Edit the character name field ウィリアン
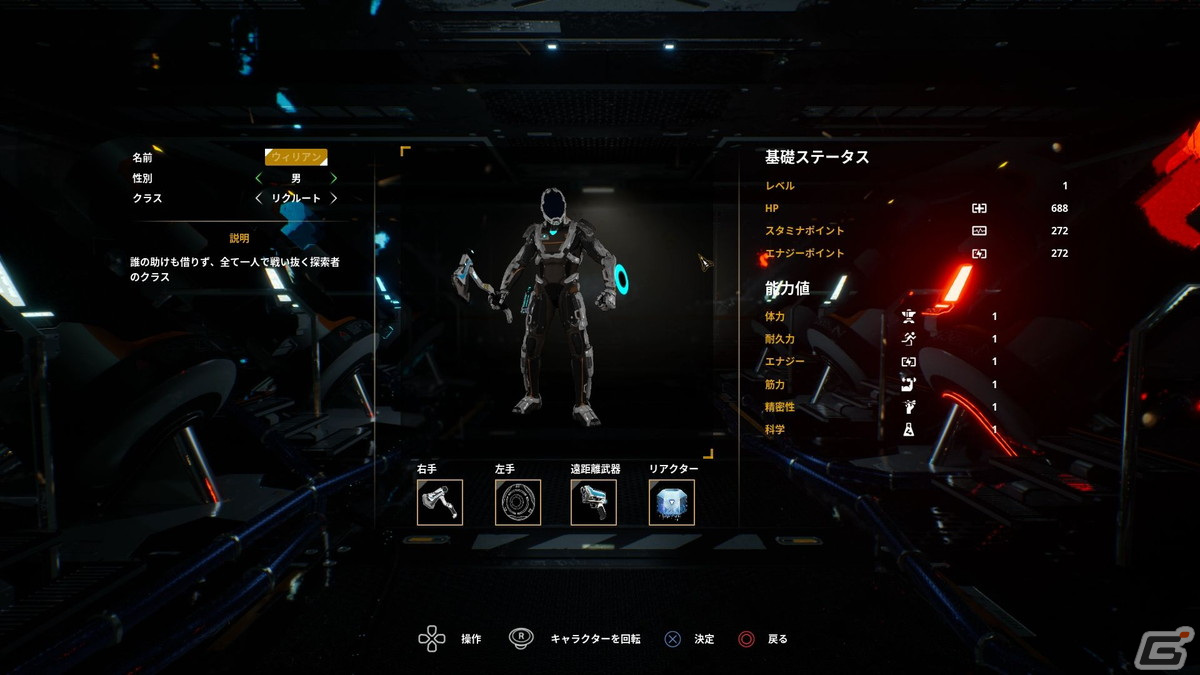This screenshot has height=675, width=1200. 296,157
